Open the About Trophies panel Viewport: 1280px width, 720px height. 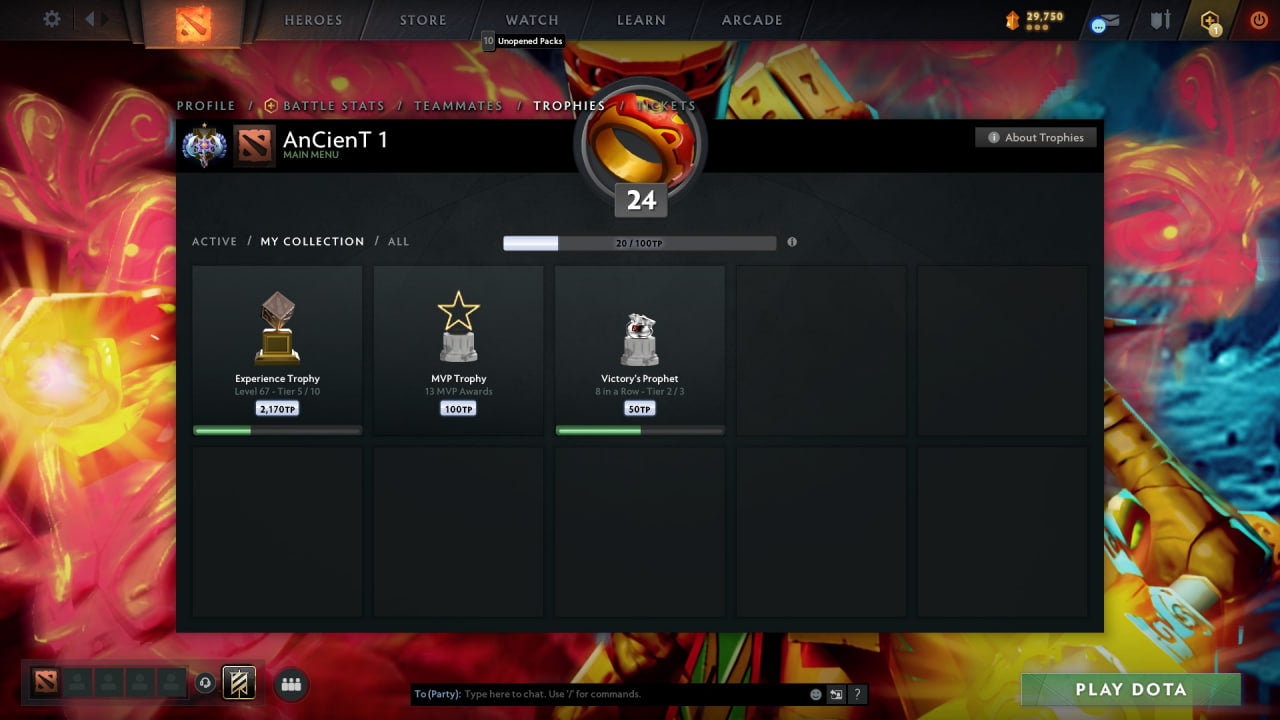[1036, 137]
